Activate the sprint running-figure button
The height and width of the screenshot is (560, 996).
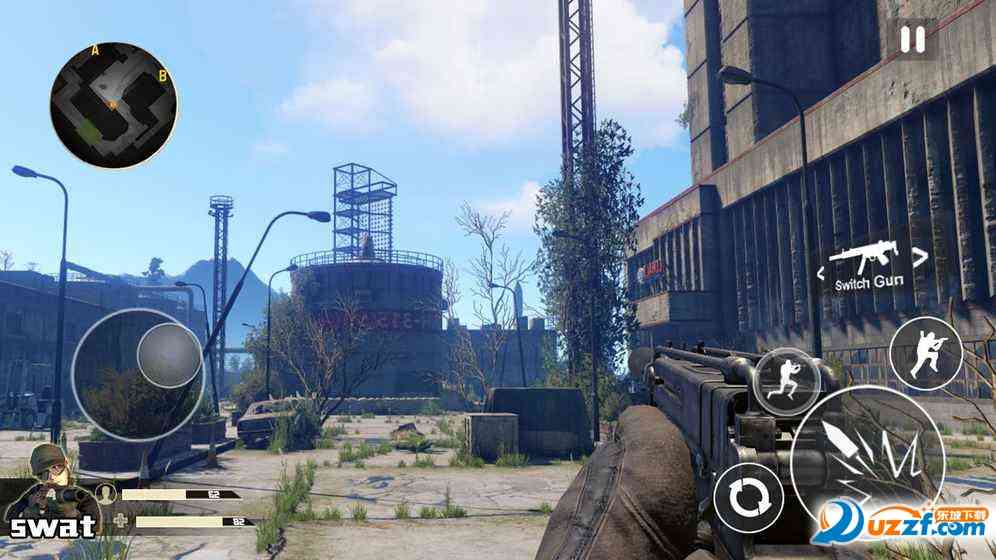786,379
